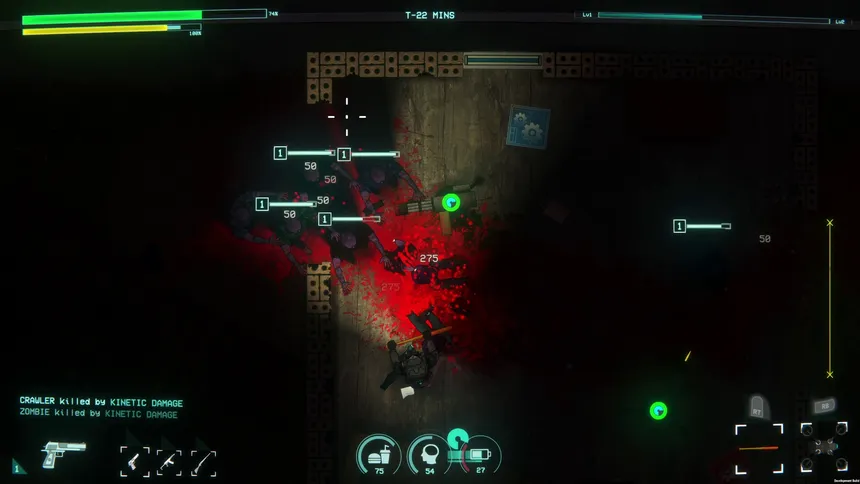Viewport: 860px width, 484px height.
Task: Check the hunger burger-and-drink gauge
Action: 380,455
